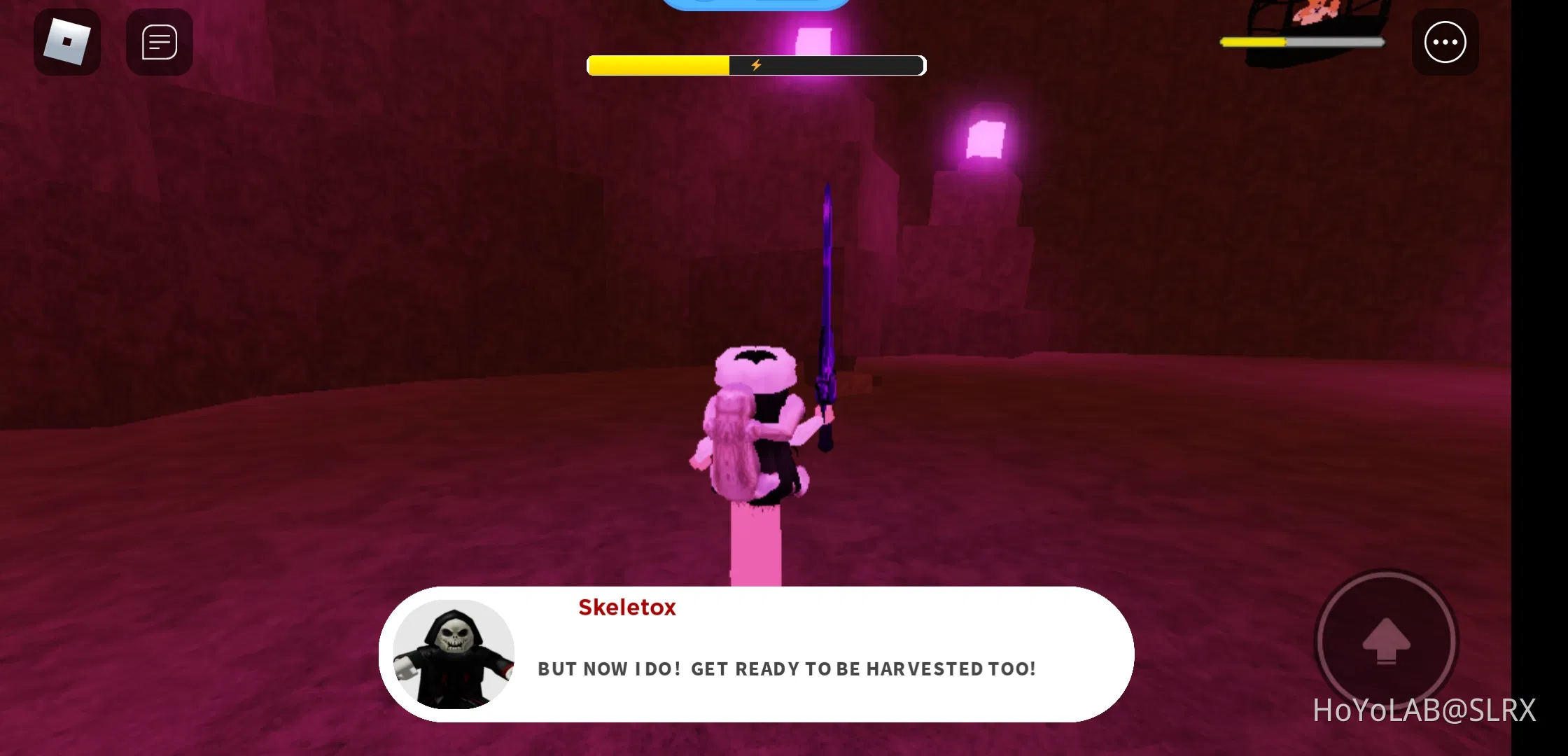The width and height of the screenshot is (1568, 756).
Task: Select Skeletox's skull avatar portrait
Action: pyautogui.click(x=454, y=654)
